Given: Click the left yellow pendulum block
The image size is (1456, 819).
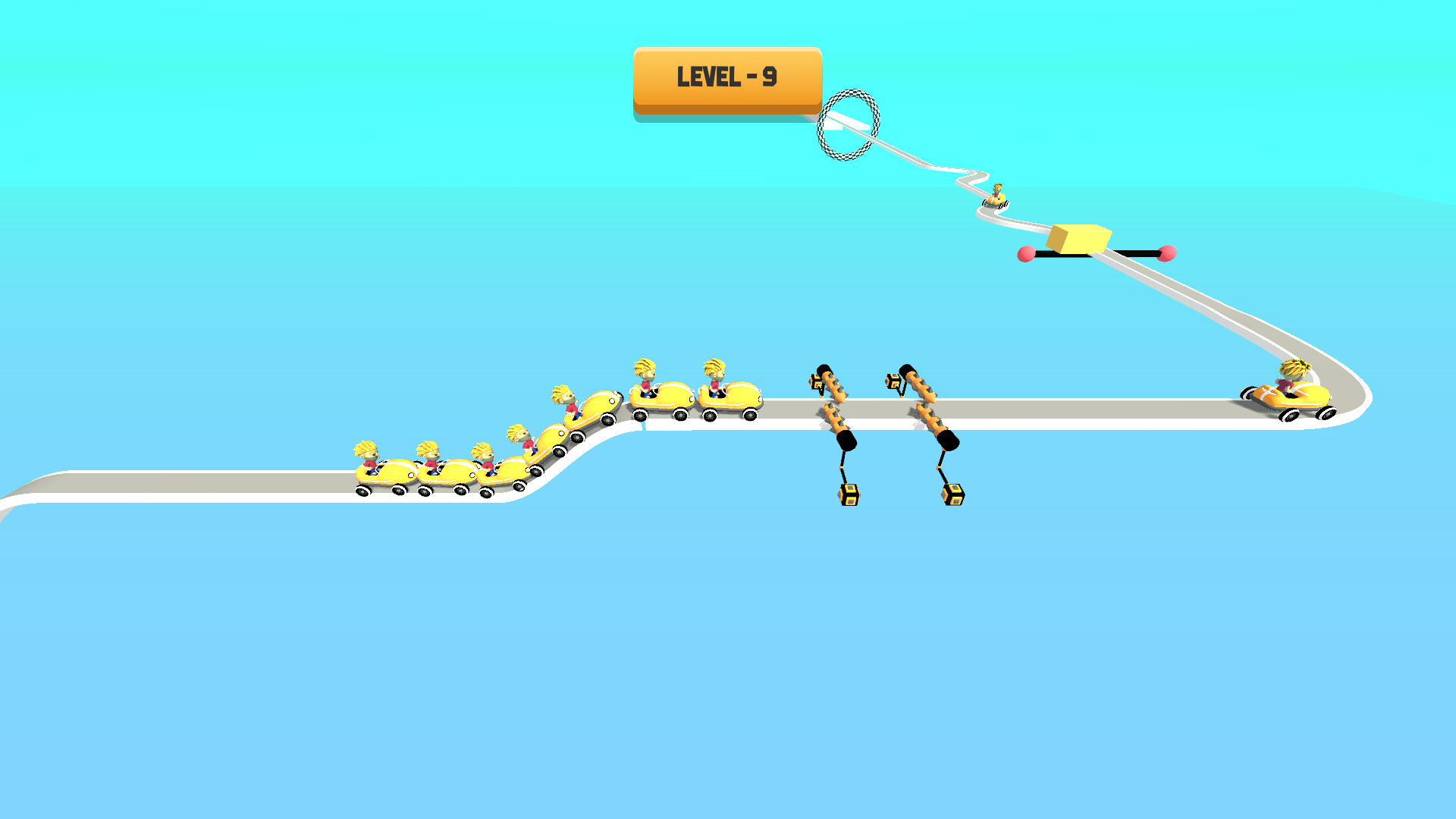Looking at the screenshot, I should click(x=849, y=494).
